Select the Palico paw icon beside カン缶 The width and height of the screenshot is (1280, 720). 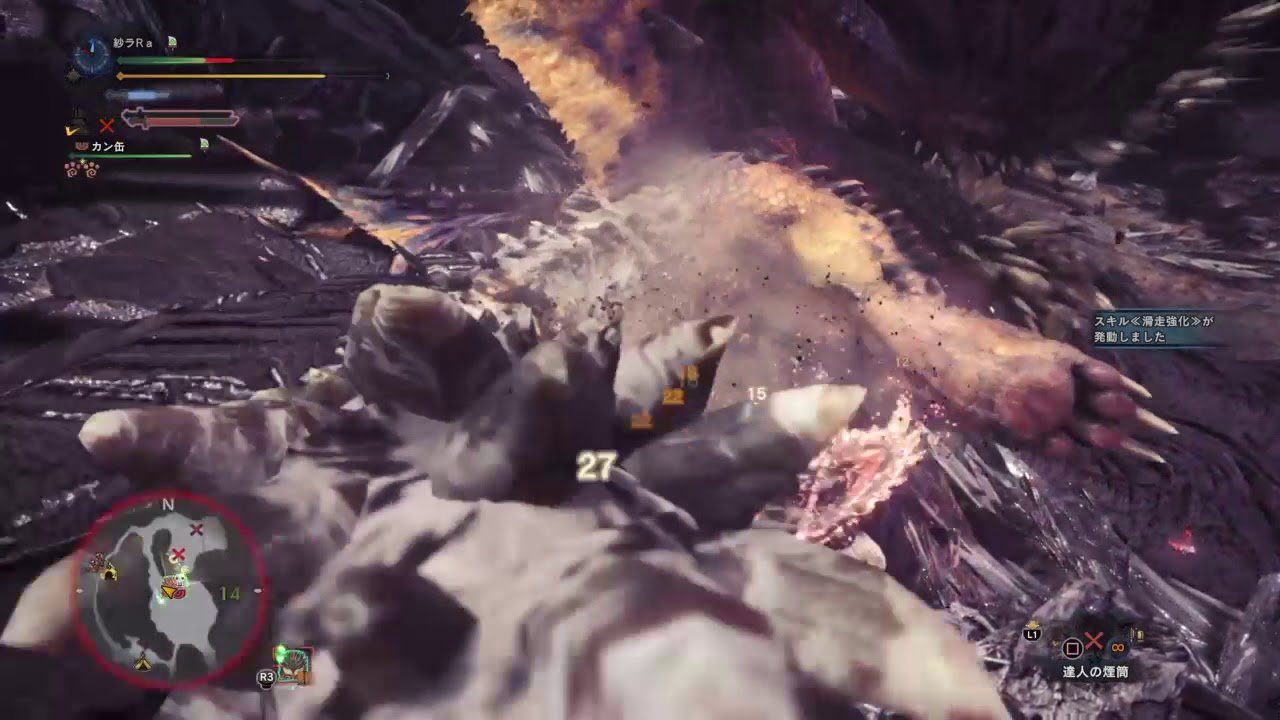(x=80, y=145)
